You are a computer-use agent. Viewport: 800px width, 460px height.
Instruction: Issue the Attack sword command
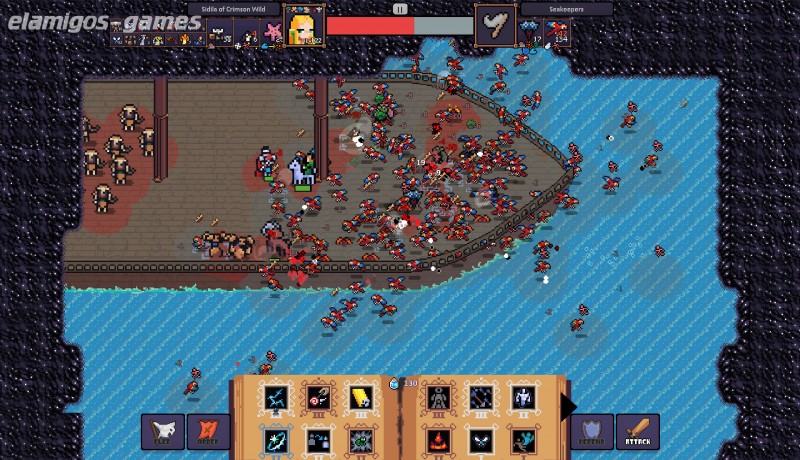637,431
